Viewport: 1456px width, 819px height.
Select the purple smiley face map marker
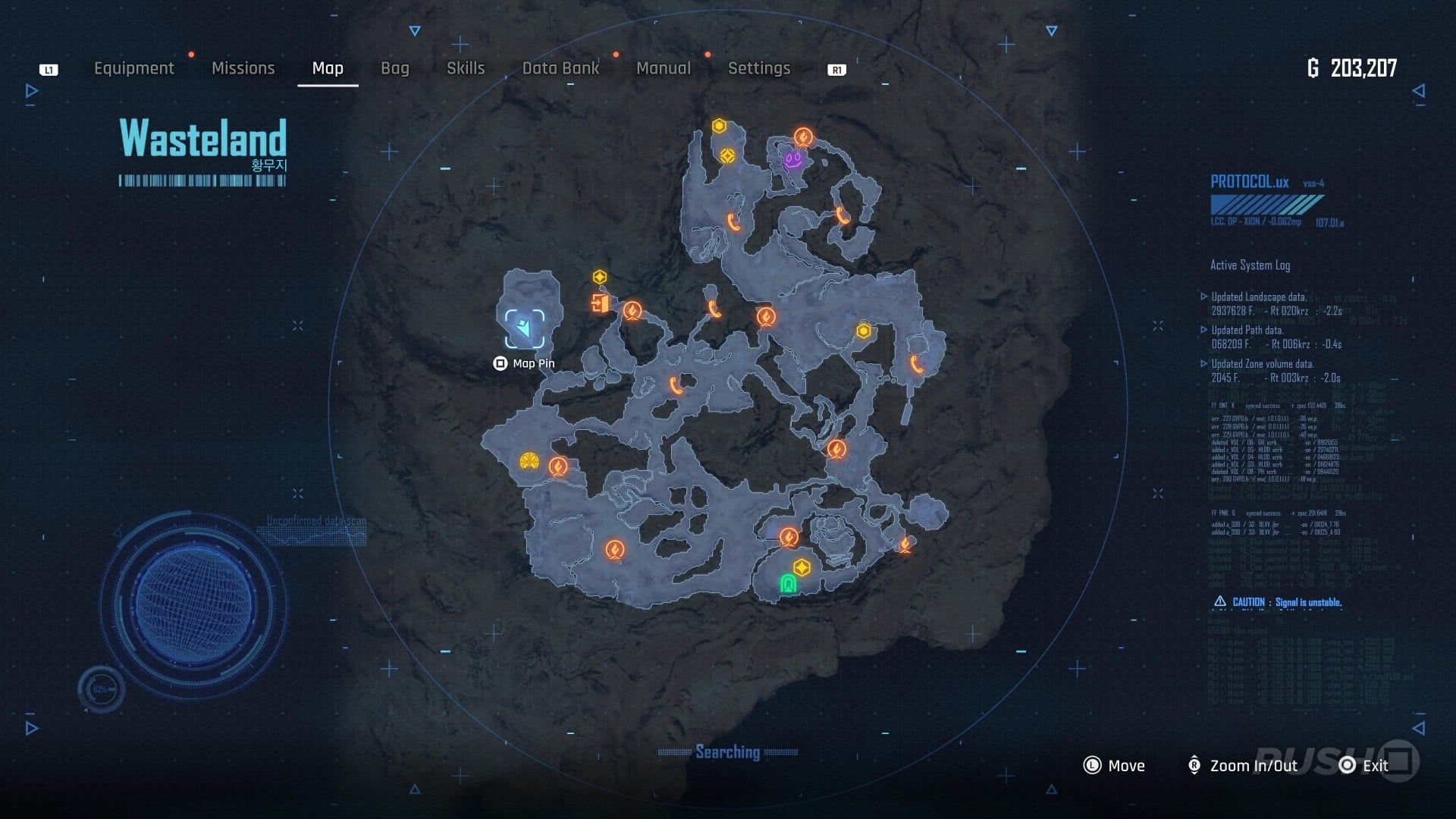point(793,160)
